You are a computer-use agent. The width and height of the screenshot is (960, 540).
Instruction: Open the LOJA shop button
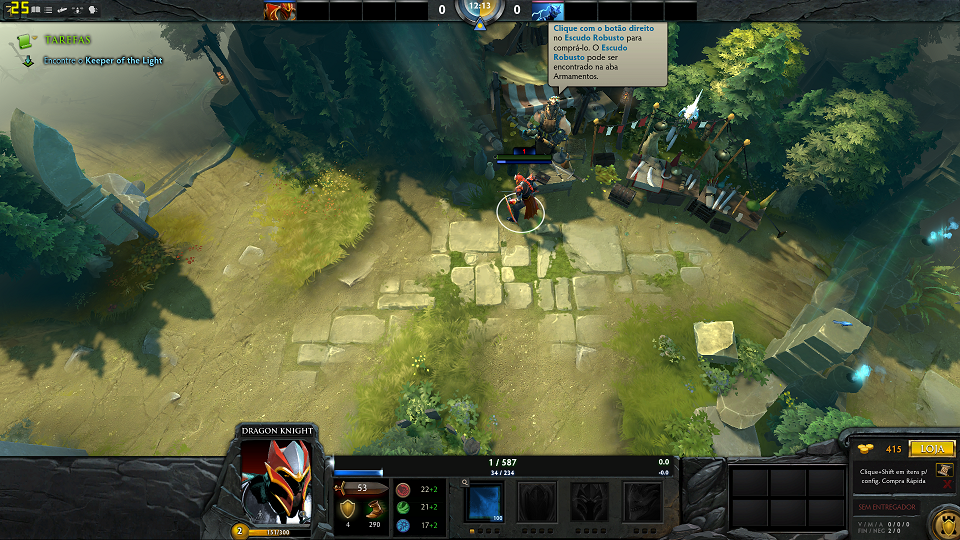click(932, 449)
